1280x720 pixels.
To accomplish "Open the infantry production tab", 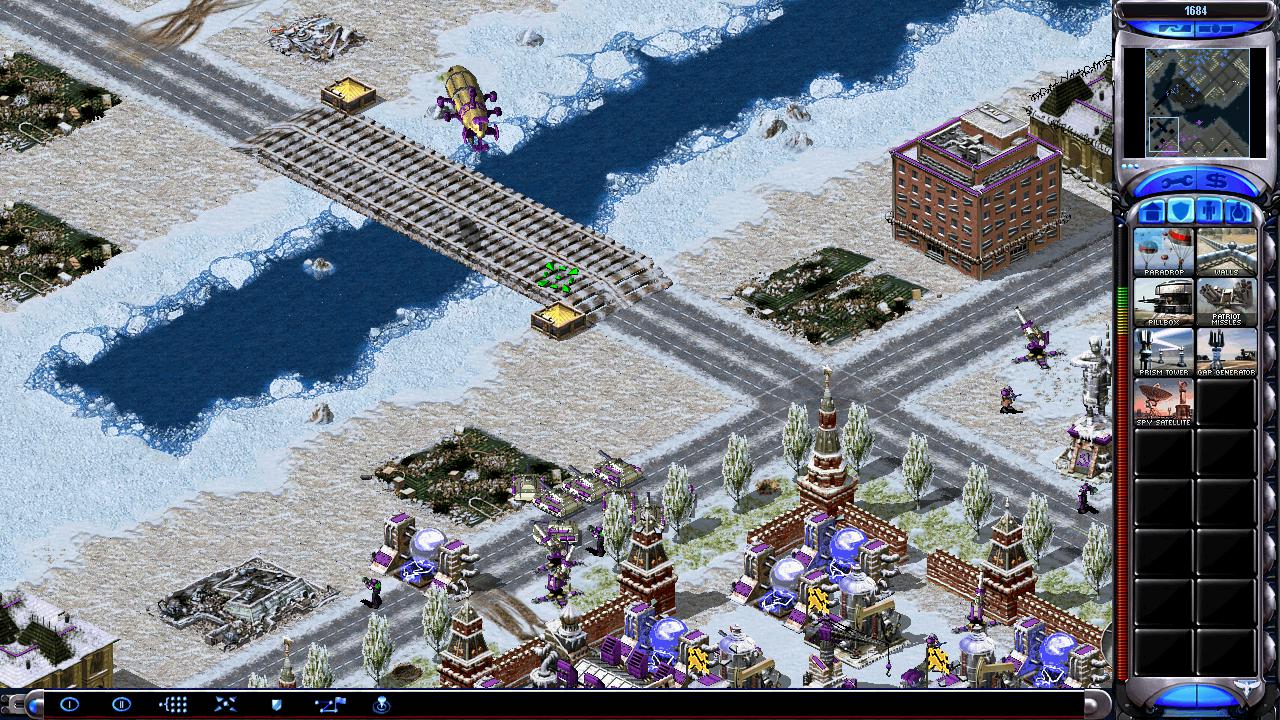I will (1209, 212).
